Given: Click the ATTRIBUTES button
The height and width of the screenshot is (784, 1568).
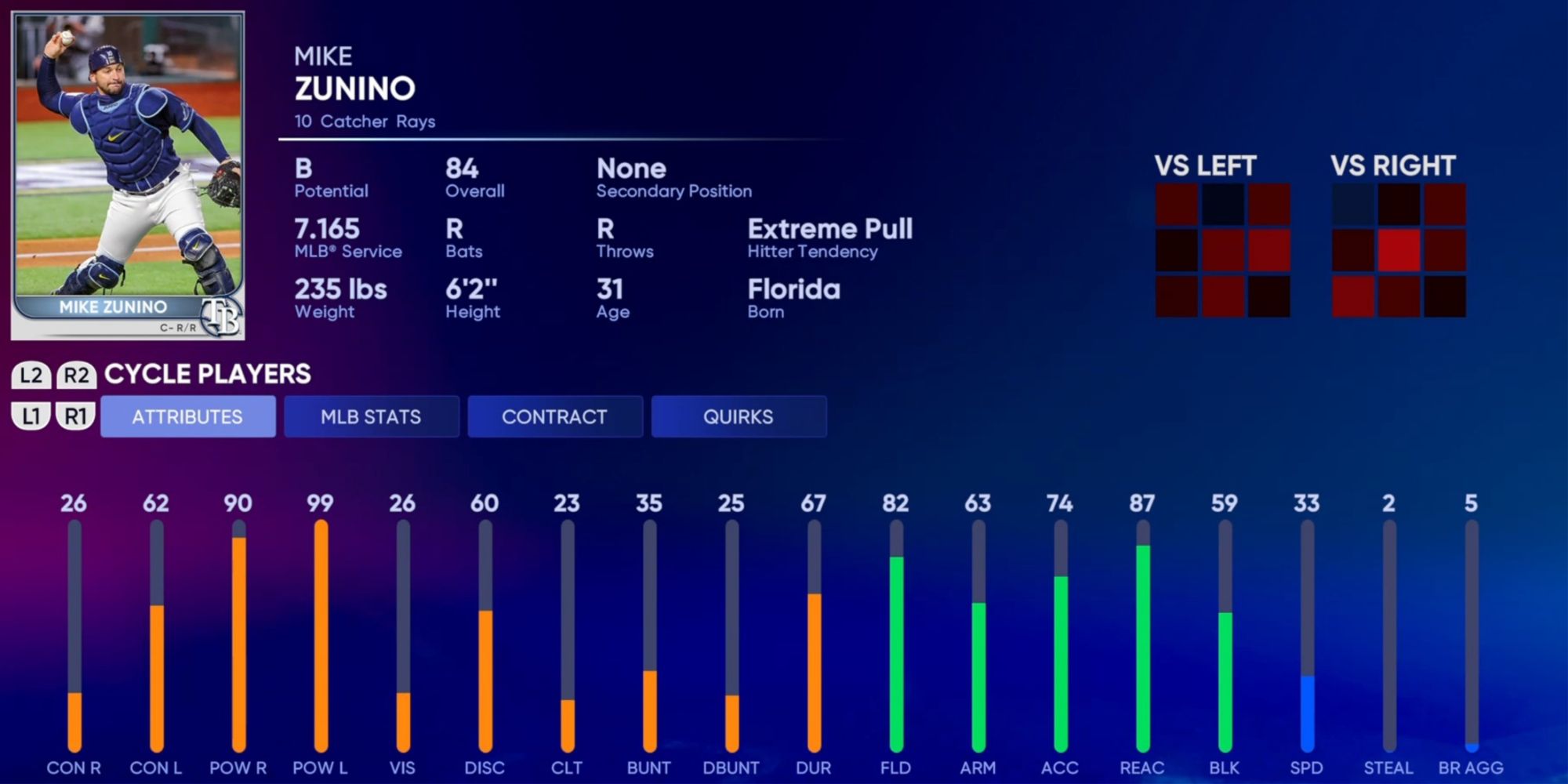Looking at the screenshot, I should [x=188, y=416].
